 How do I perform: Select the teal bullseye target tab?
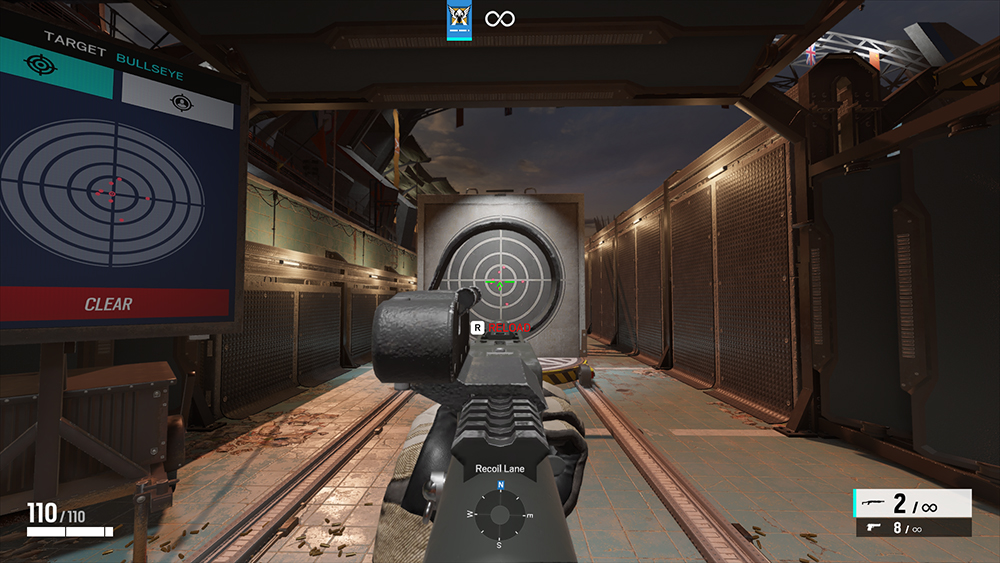coord(58,71)
